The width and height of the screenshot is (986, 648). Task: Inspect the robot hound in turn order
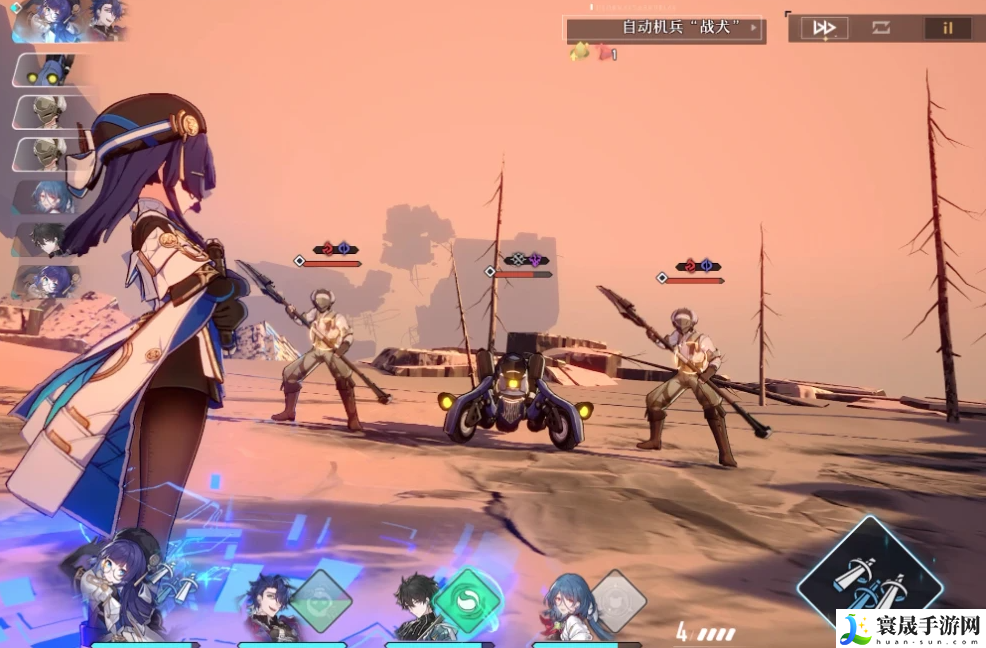(x=47, y=72)
